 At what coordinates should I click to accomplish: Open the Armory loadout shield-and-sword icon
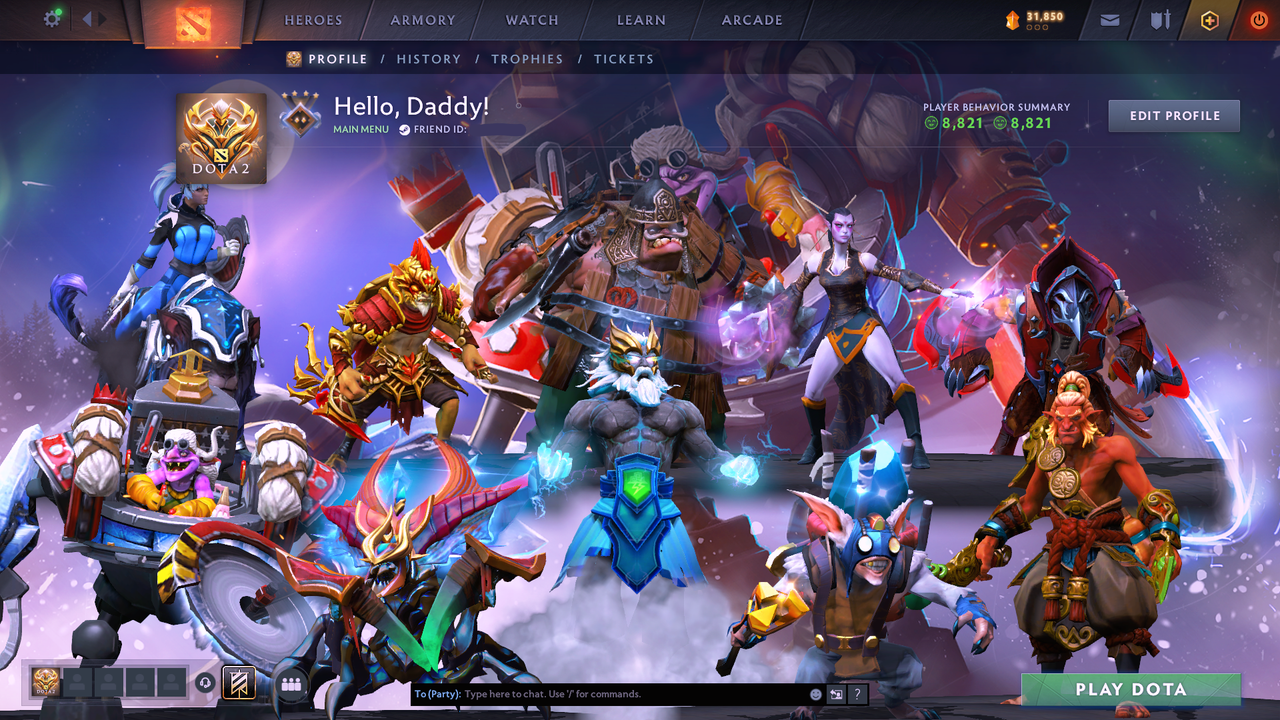click(1158, 19)
